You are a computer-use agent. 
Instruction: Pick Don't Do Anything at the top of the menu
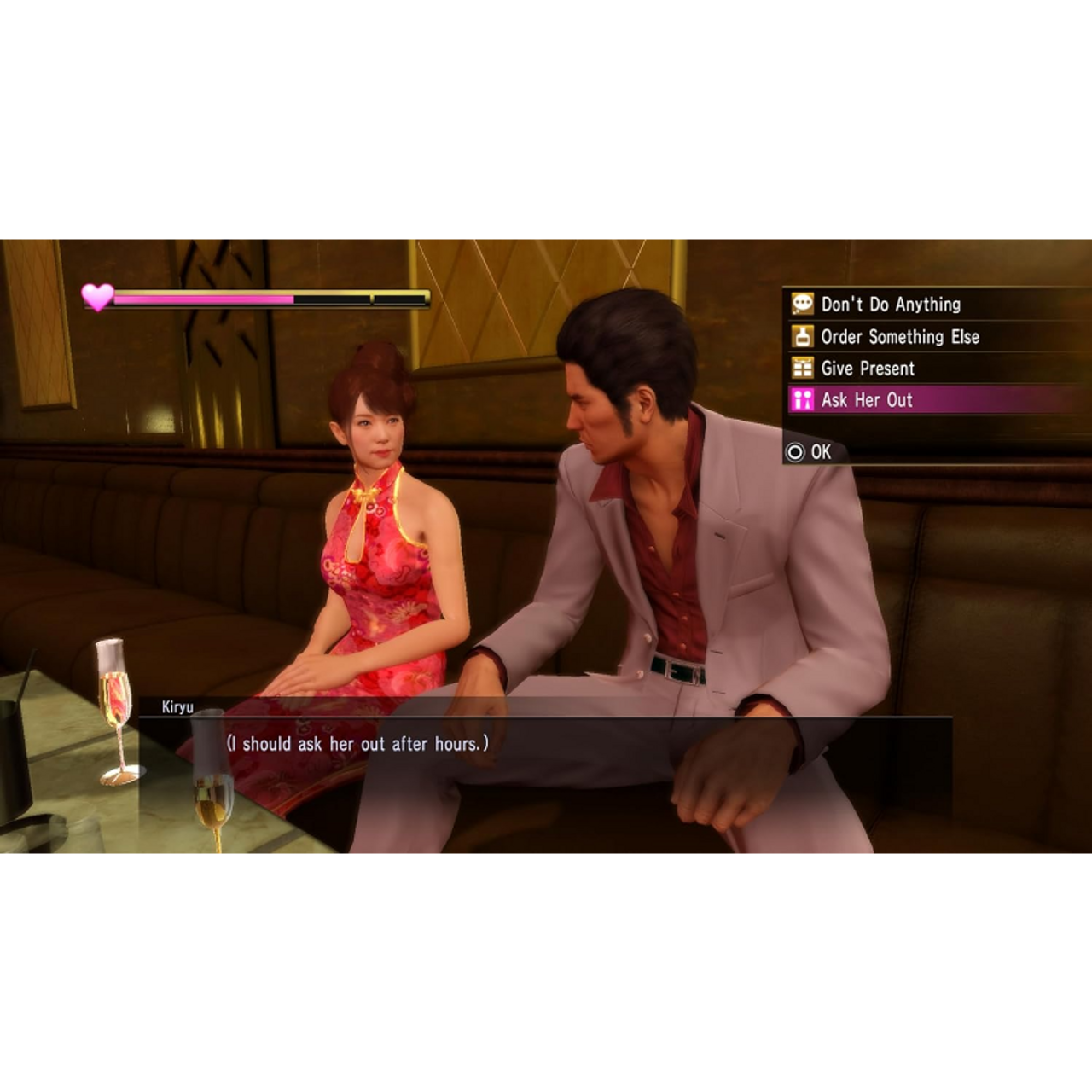pyautogui.click(x=889, y=305)
